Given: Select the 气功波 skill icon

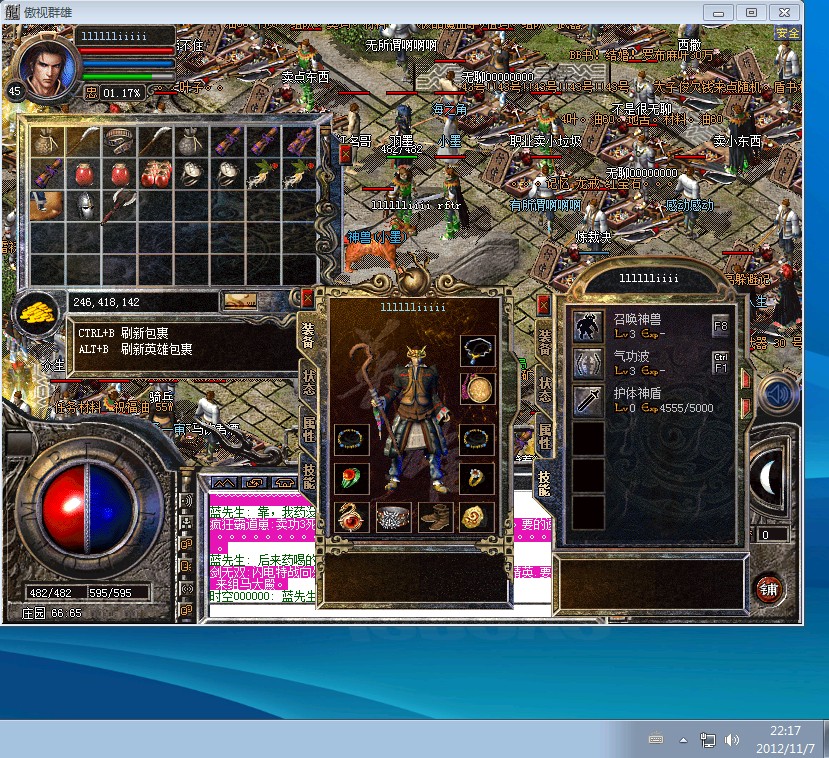Looking at the screenshot, I should [588, 363].
